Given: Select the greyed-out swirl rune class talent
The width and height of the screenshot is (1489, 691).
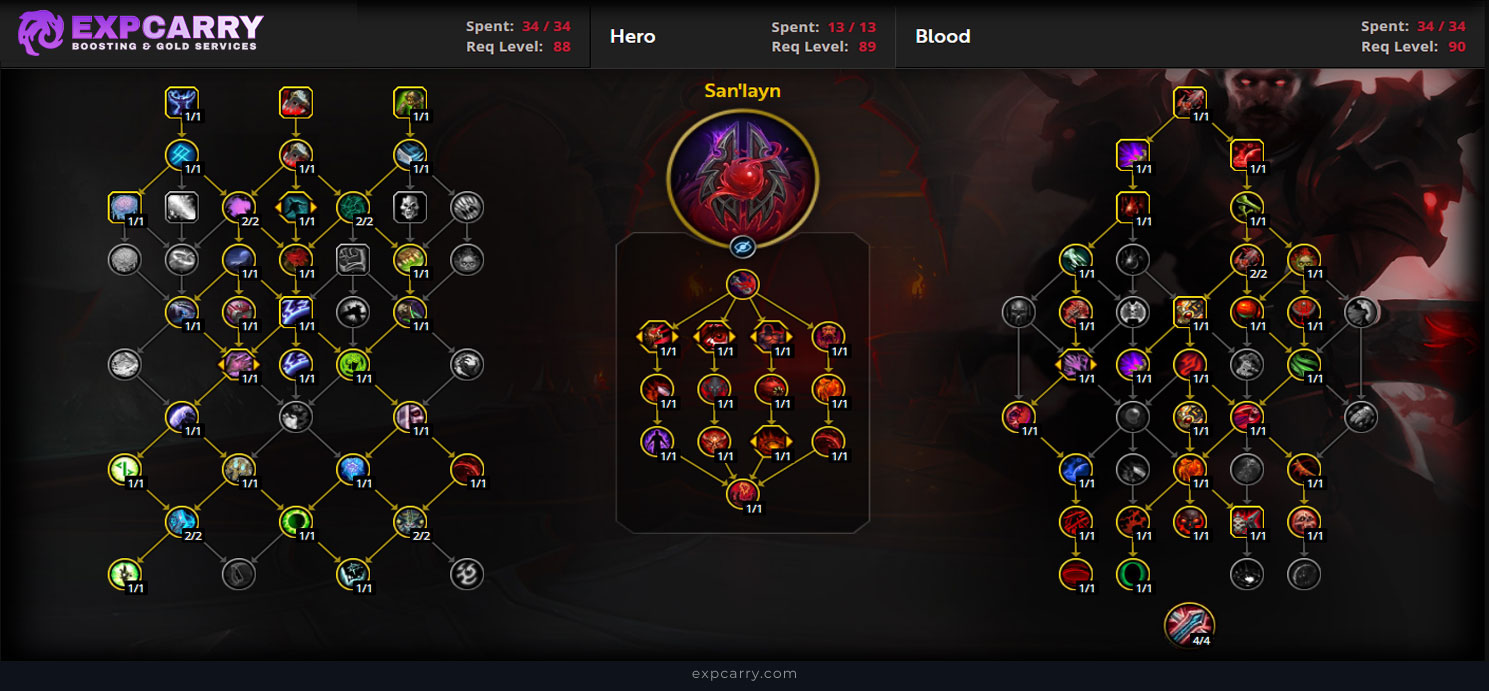Looking at the screenshot, I should (x=467, y=573).
